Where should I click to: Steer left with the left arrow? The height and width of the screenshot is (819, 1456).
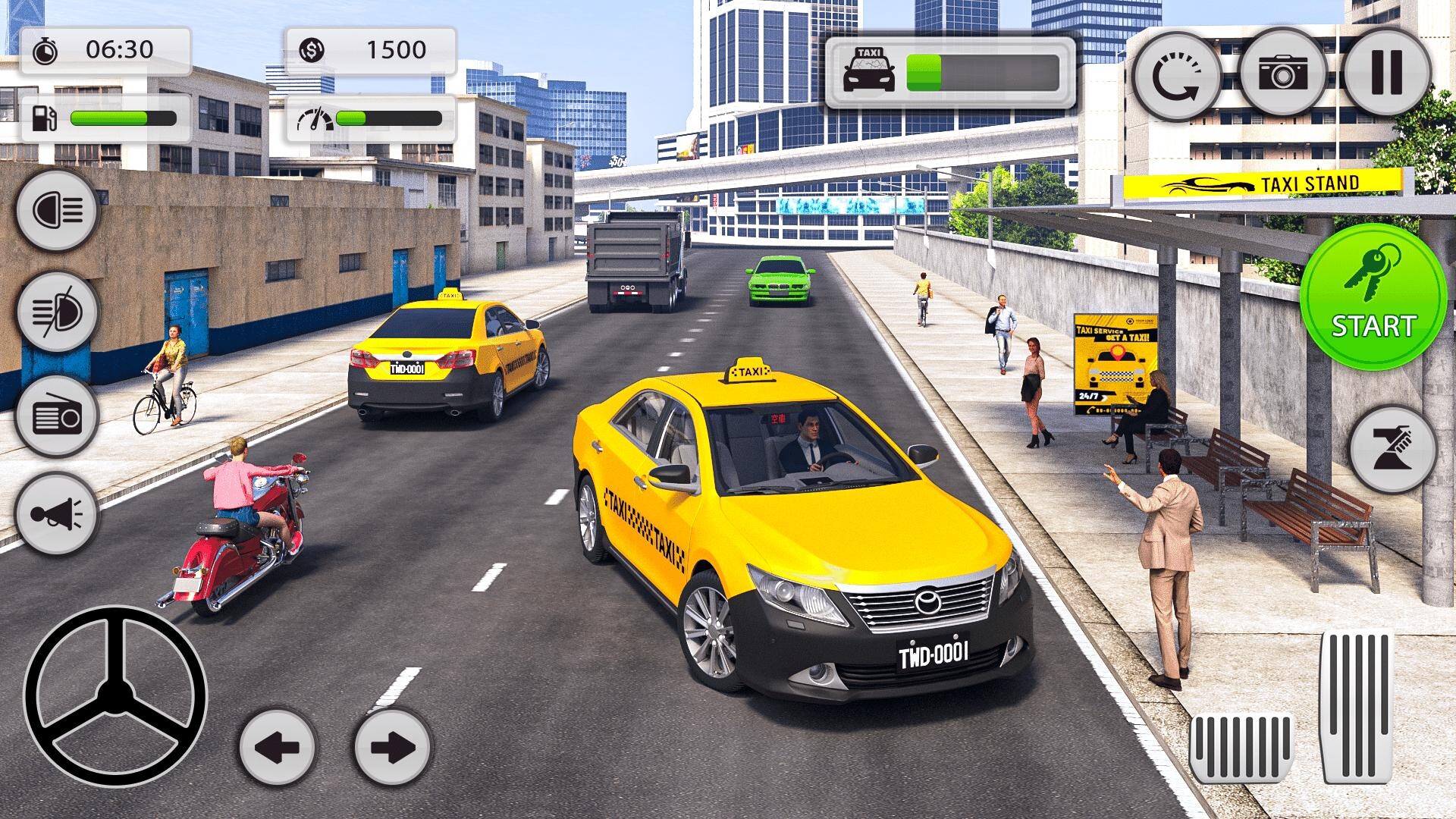277,746
